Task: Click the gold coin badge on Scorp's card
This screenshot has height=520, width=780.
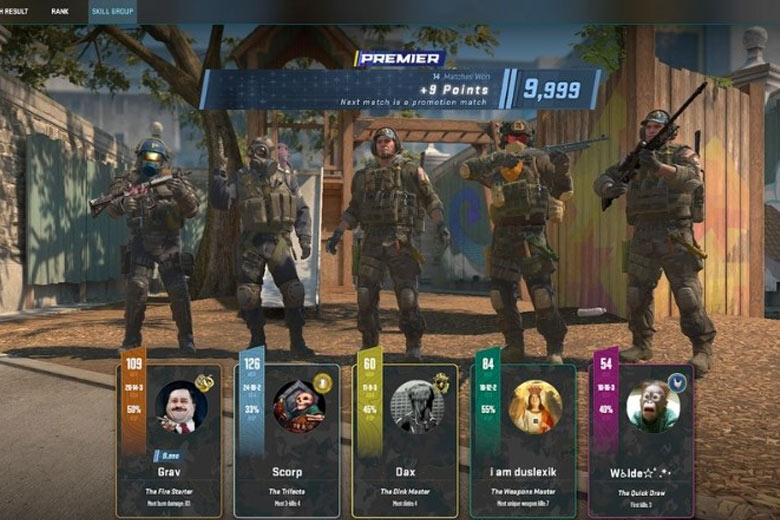Action: pos(322,382)
